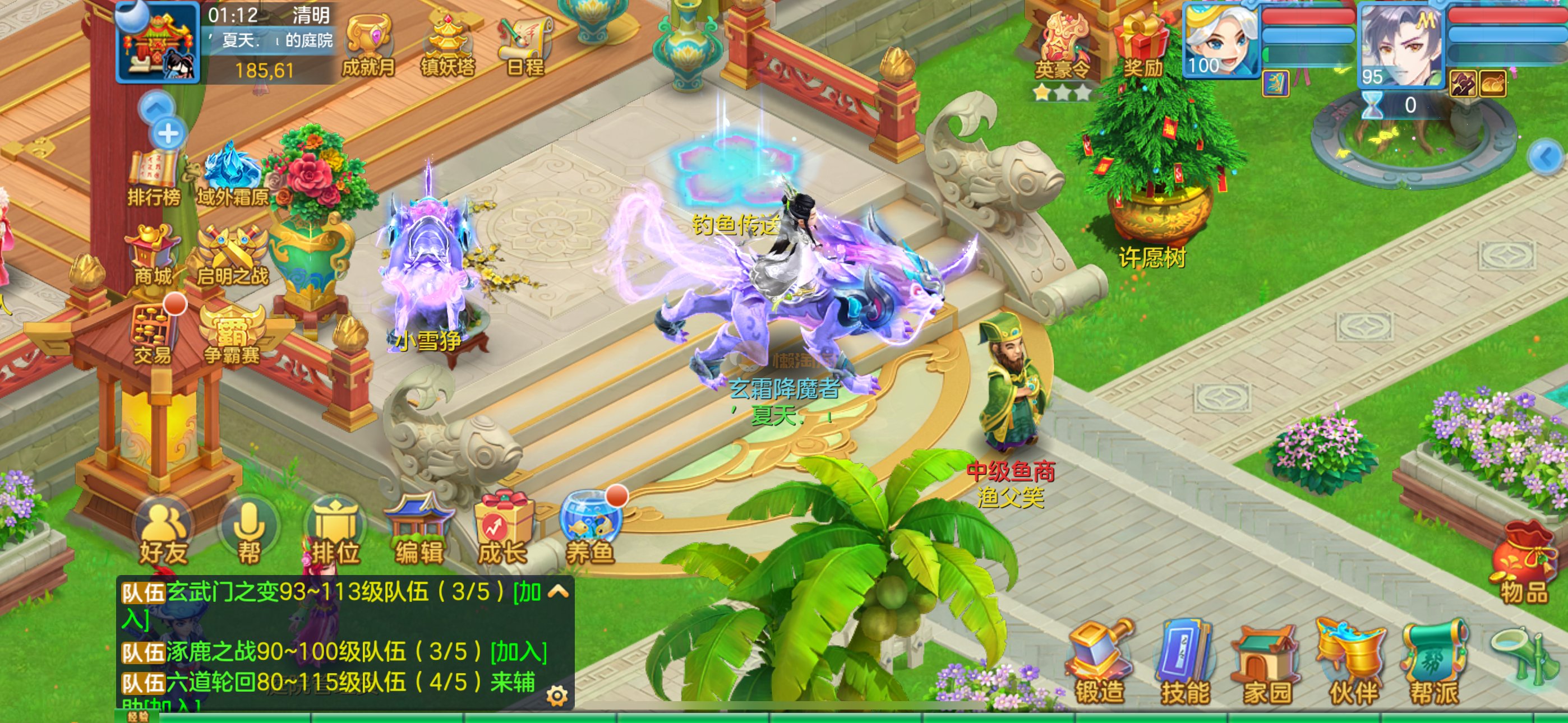The height and width of the screenshot is (723, 1568).
Task: Open the 英豪令 pass icon
Action: [x=1062, y=48]
